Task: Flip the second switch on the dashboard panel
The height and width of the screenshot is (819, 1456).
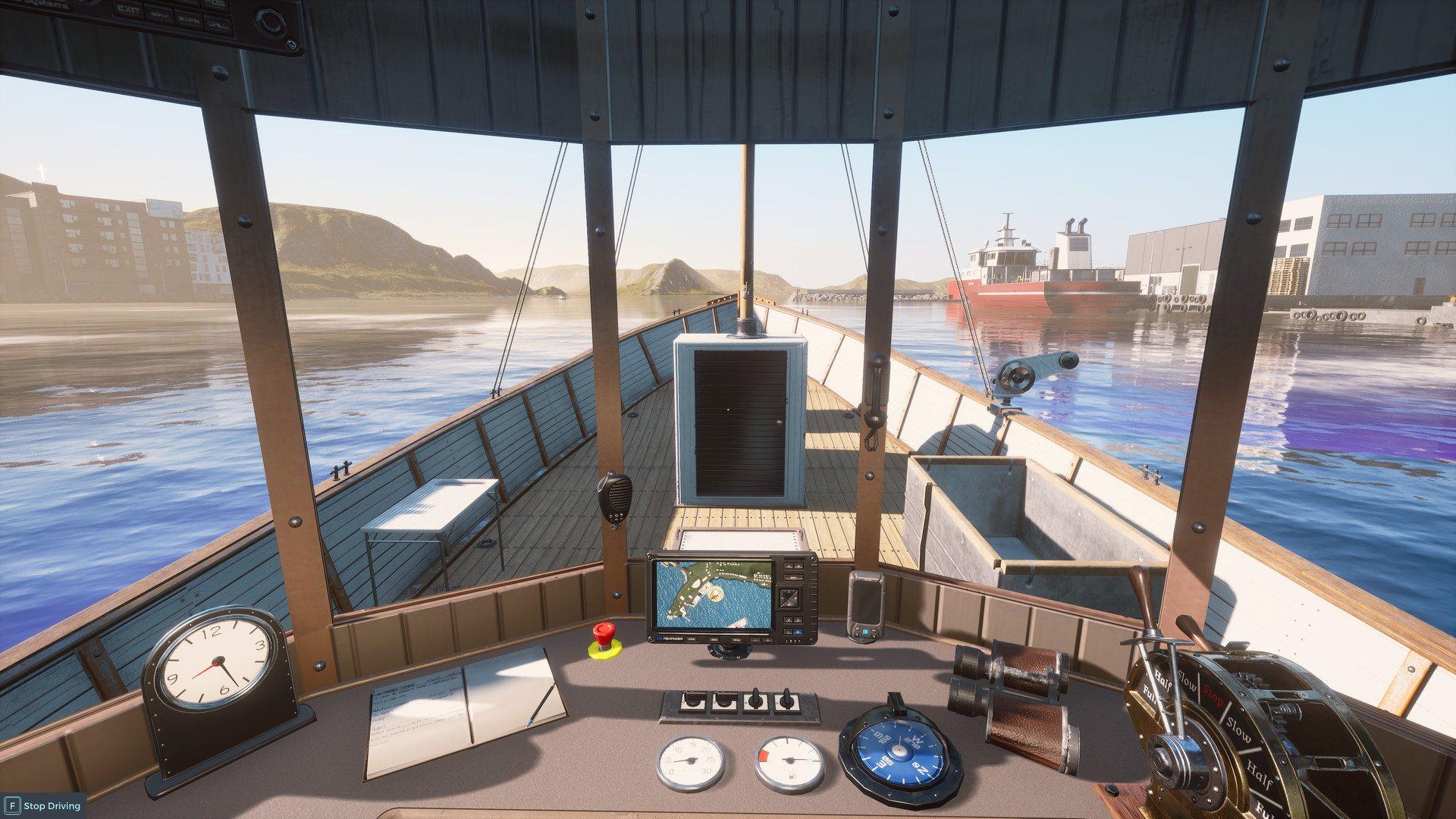Action: [x=726, y=701]
